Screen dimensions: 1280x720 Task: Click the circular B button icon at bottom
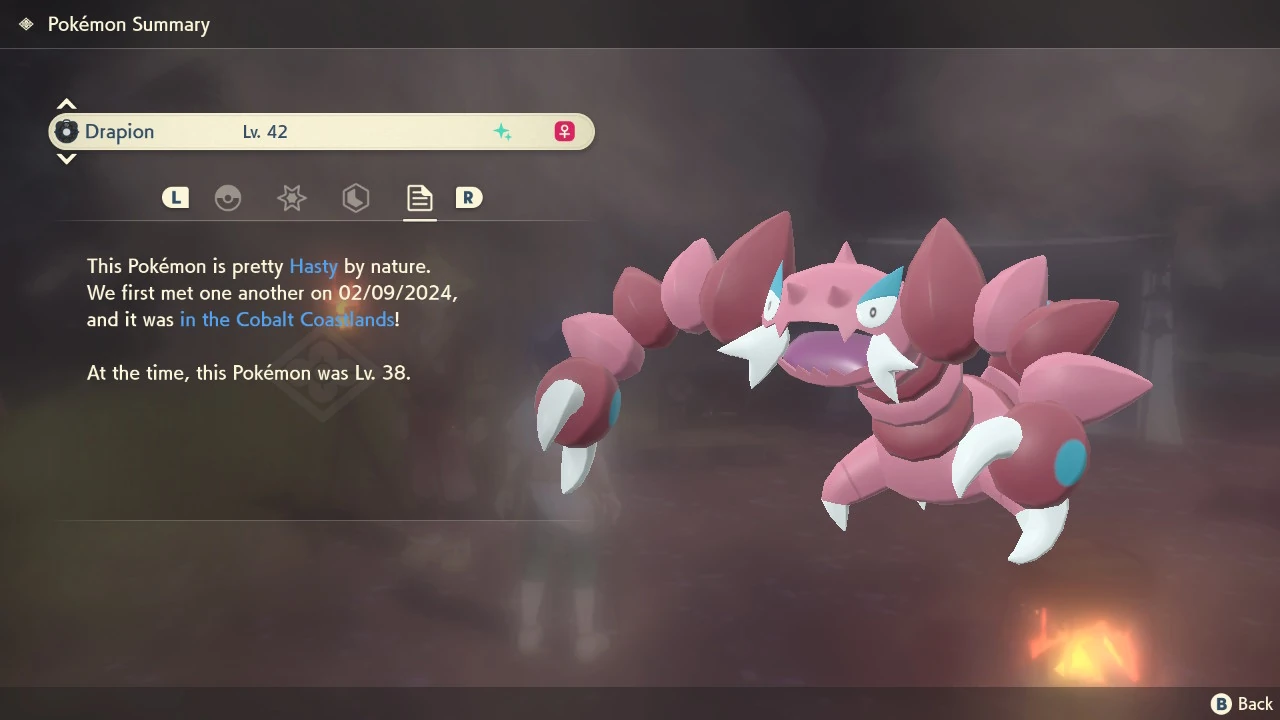1222,703
